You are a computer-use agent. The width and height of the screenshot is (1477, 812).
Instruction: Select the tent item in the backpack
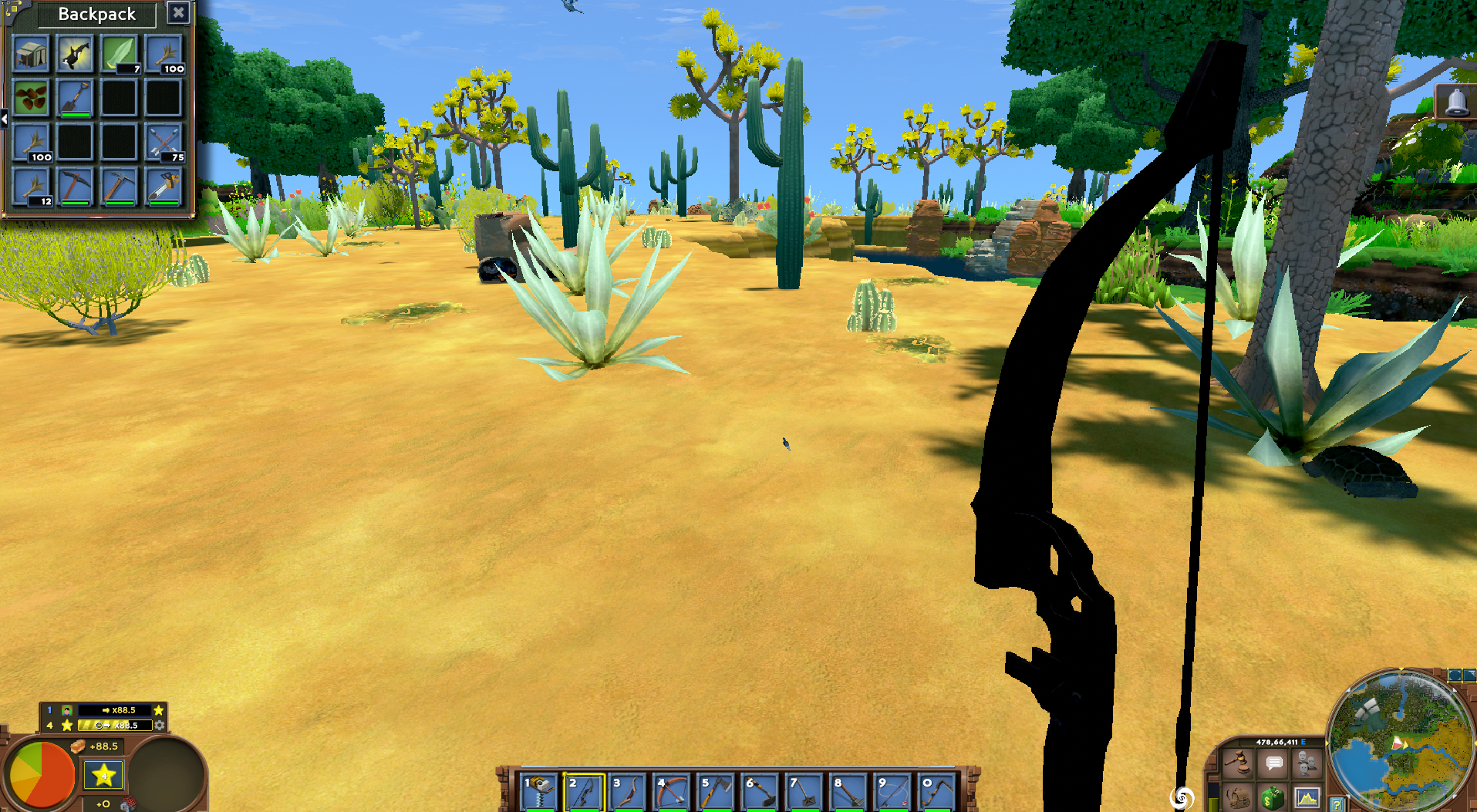coord(31,55)
